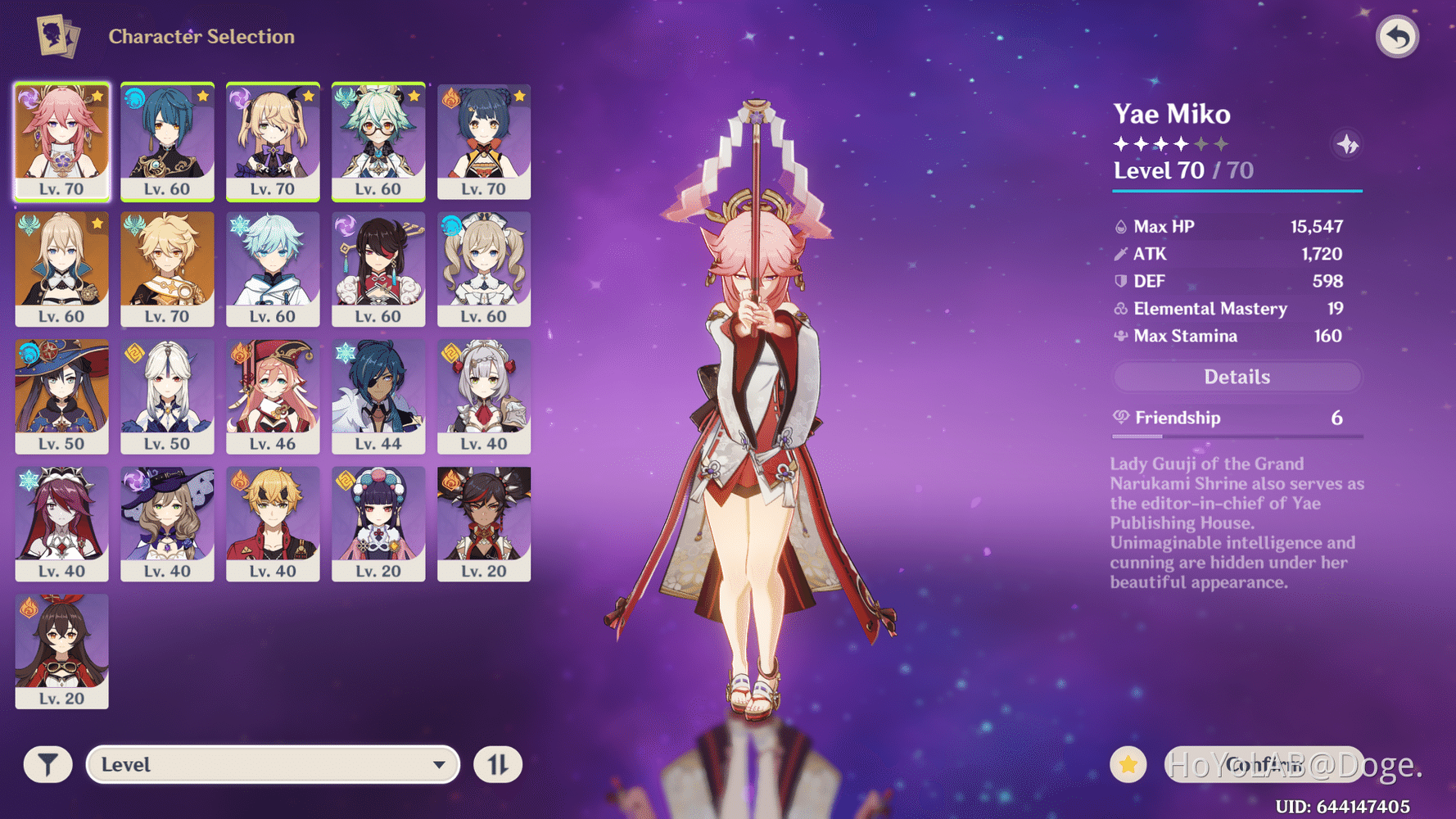Select Kaeya's Lv. 44 character thumbnail
This screenshot has width=1456, height=819.
(378, 397)
